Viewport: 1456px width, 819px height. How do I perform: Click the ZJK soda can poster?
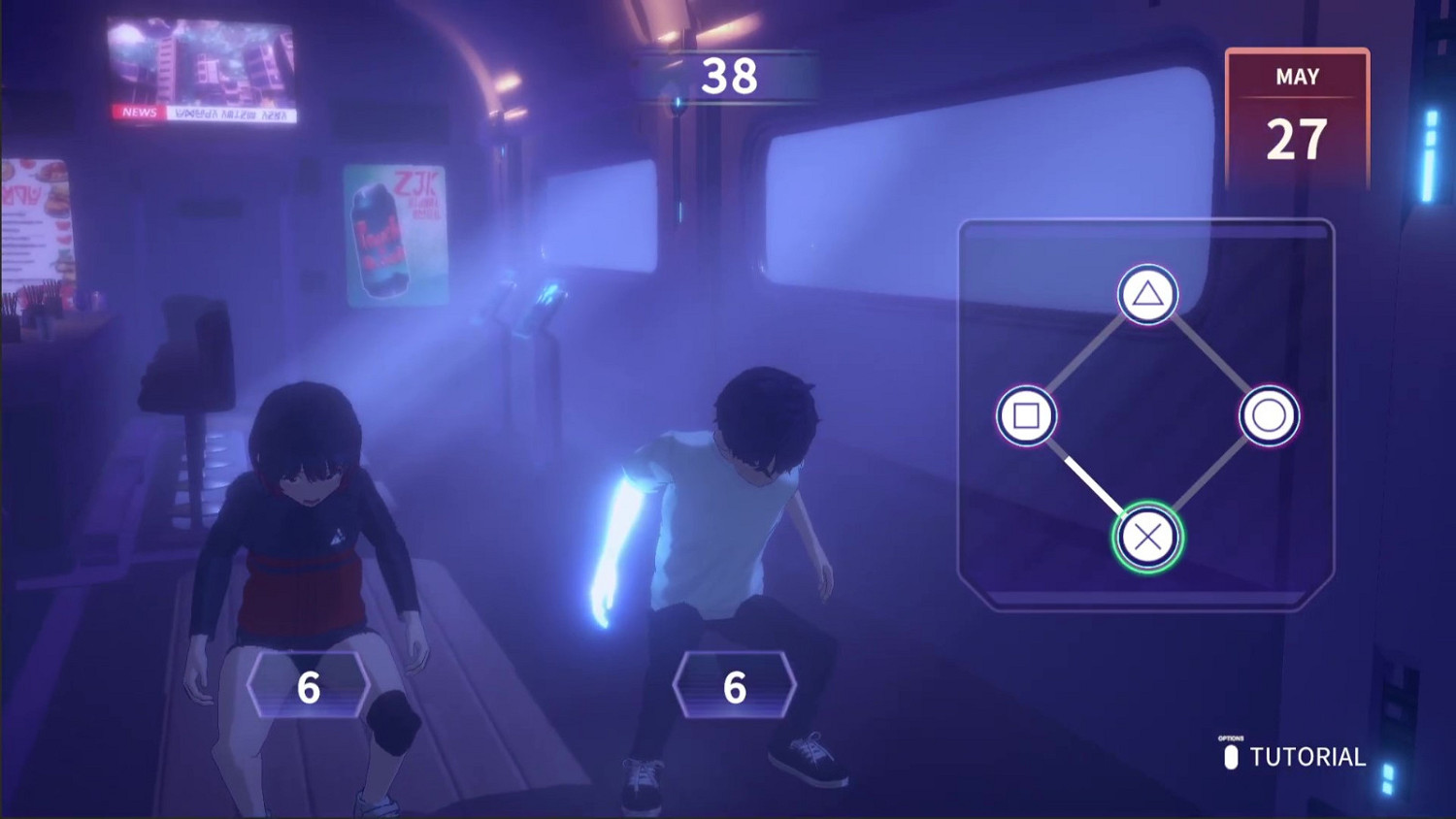tap(398, 233)
